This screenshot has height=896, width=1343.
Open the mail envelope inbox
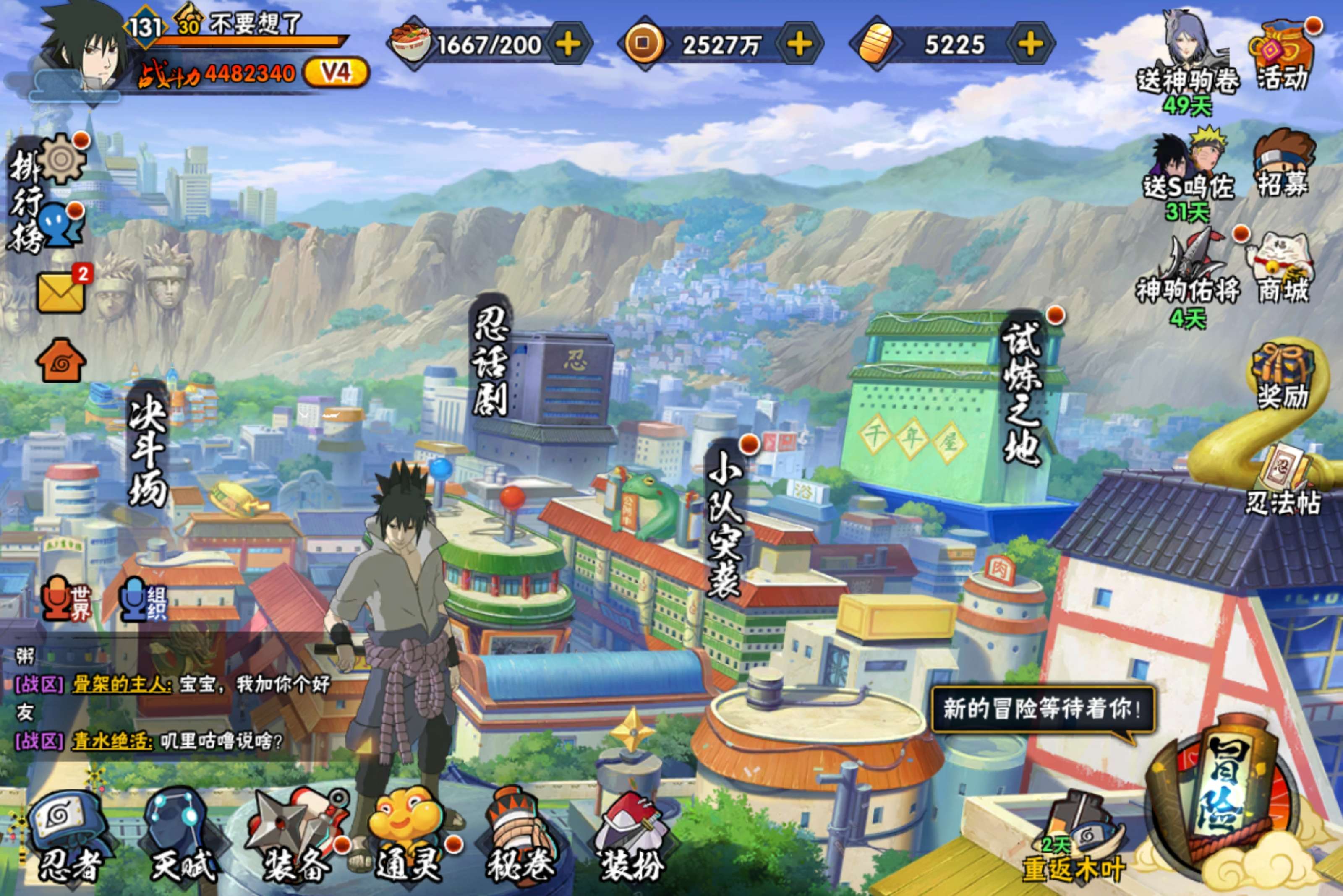pos(60,292)
